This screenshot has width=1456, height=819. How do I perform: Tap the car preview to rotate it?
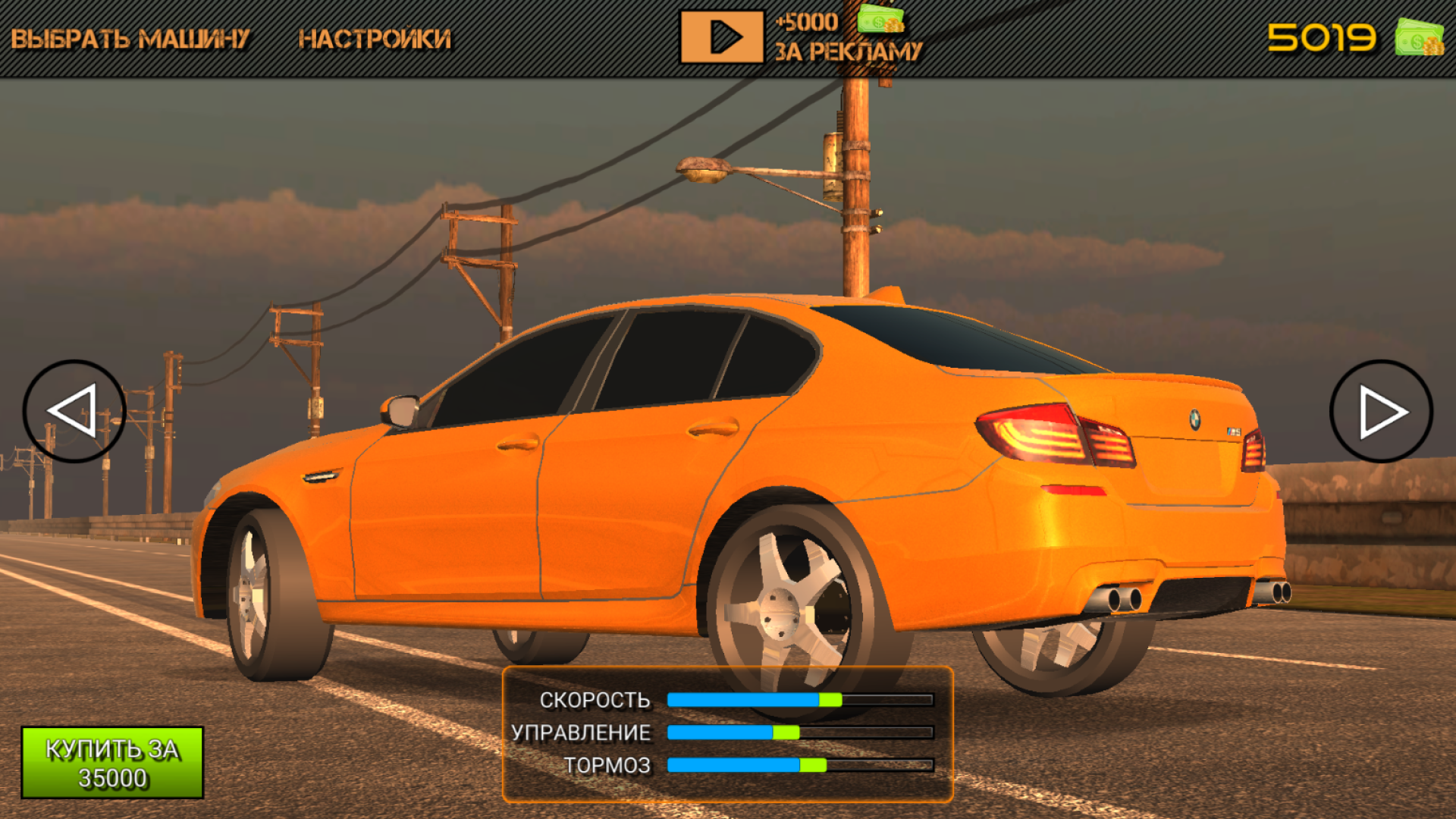[682, 455]
